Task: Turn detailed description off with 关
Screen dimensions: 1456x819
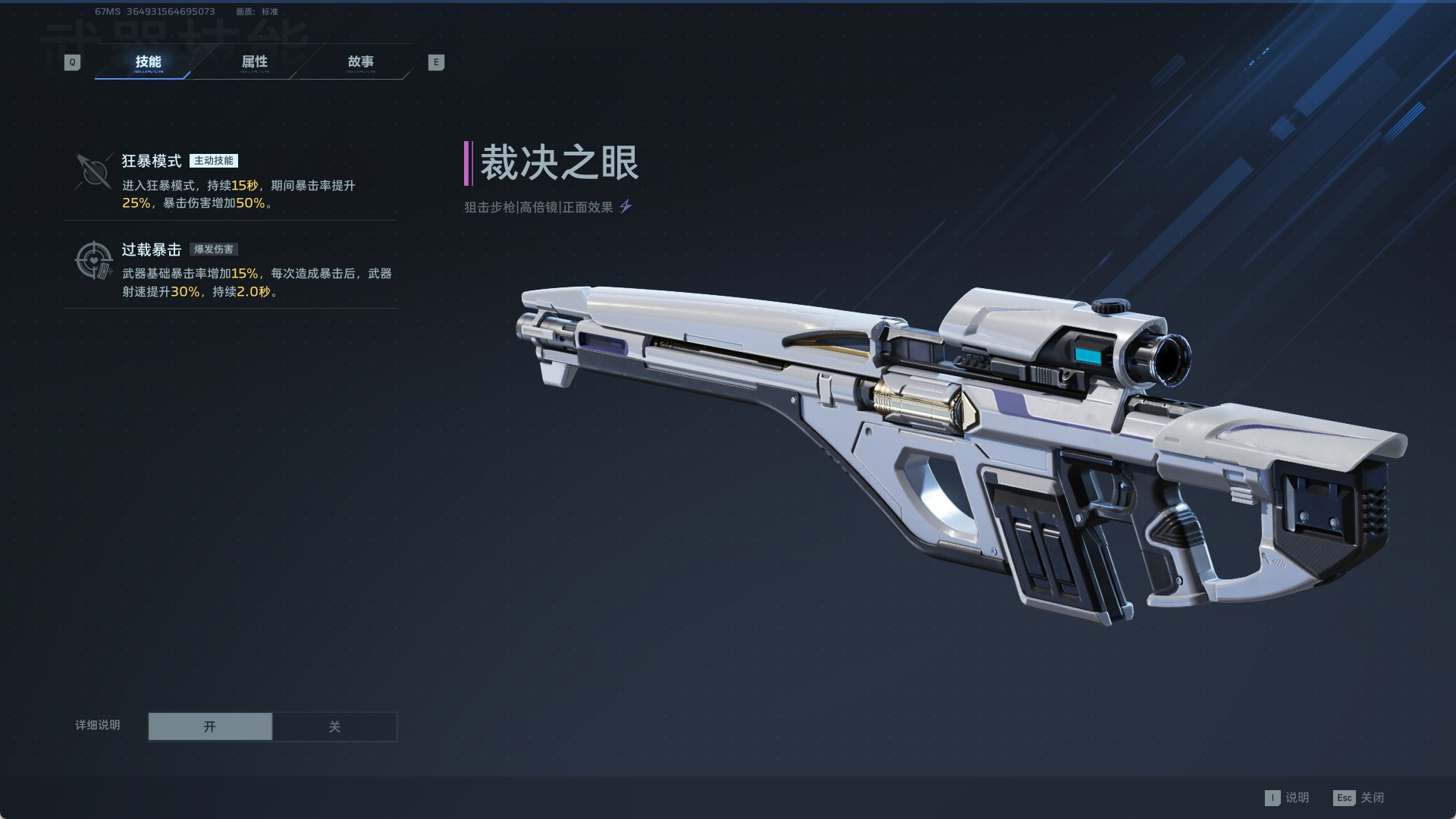Action: 334,726
